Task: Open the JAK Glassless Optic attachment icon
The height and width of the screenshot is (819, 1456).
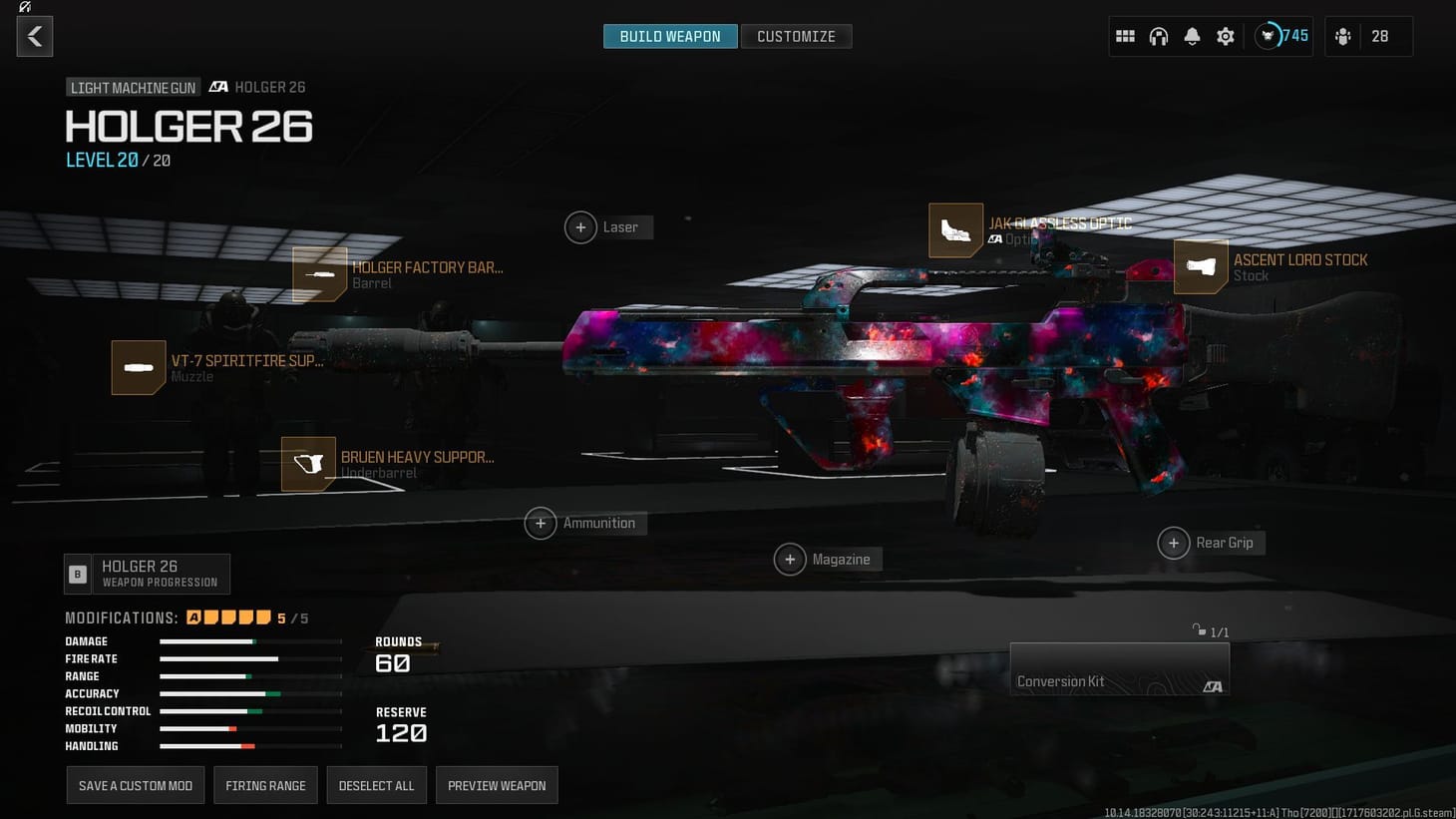Action: tap(954, 230)
